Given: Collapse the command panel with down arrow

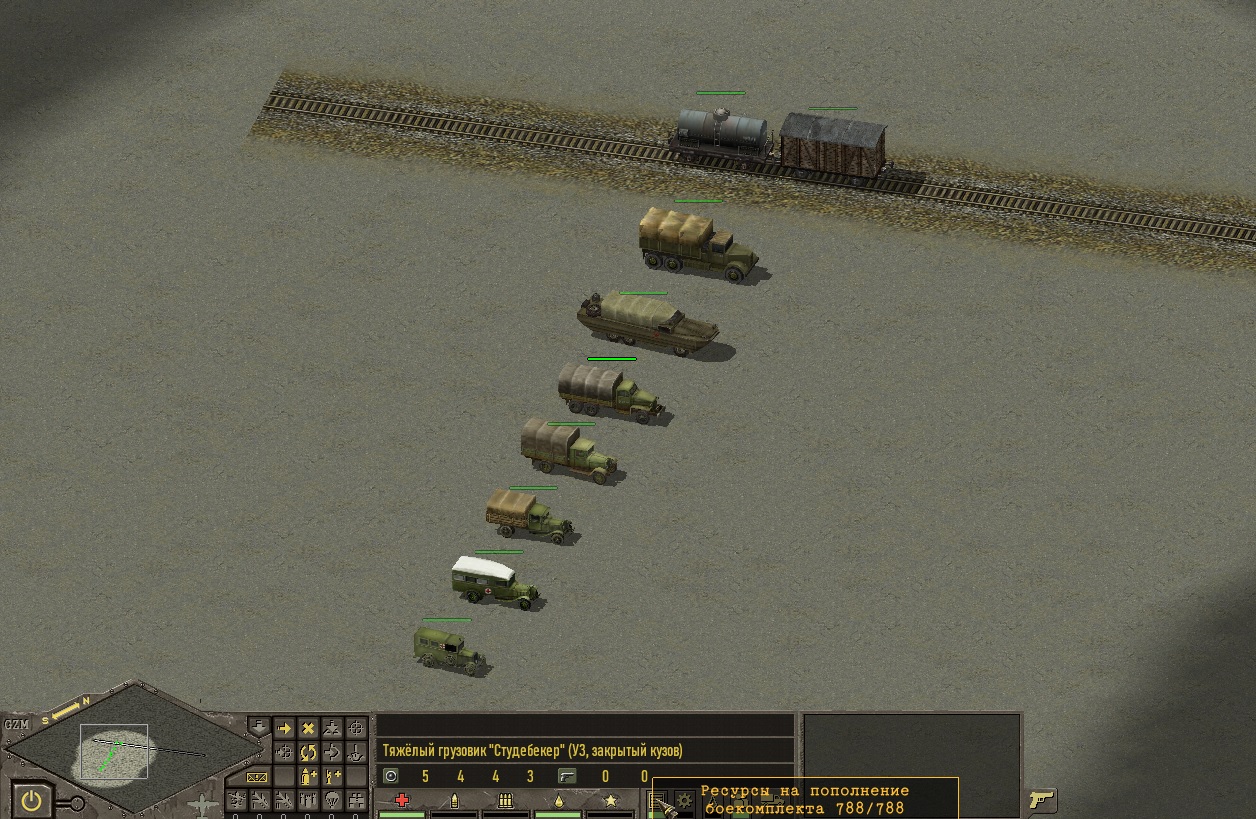Looking at the screenshot, I should [258, 727].
